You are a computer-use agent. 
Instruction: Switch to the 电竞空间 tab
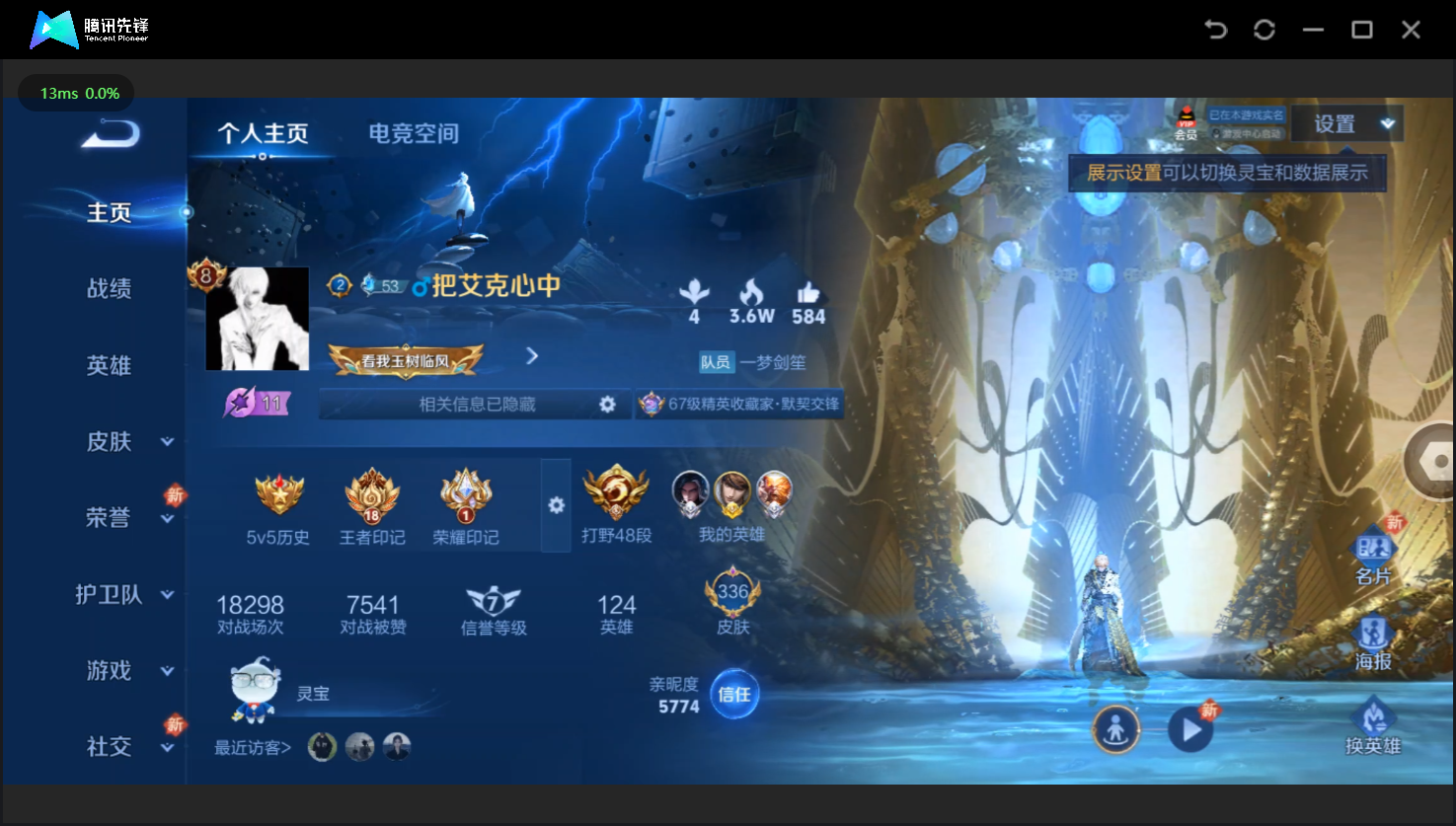pyautogui.click(x=413, y=133)
